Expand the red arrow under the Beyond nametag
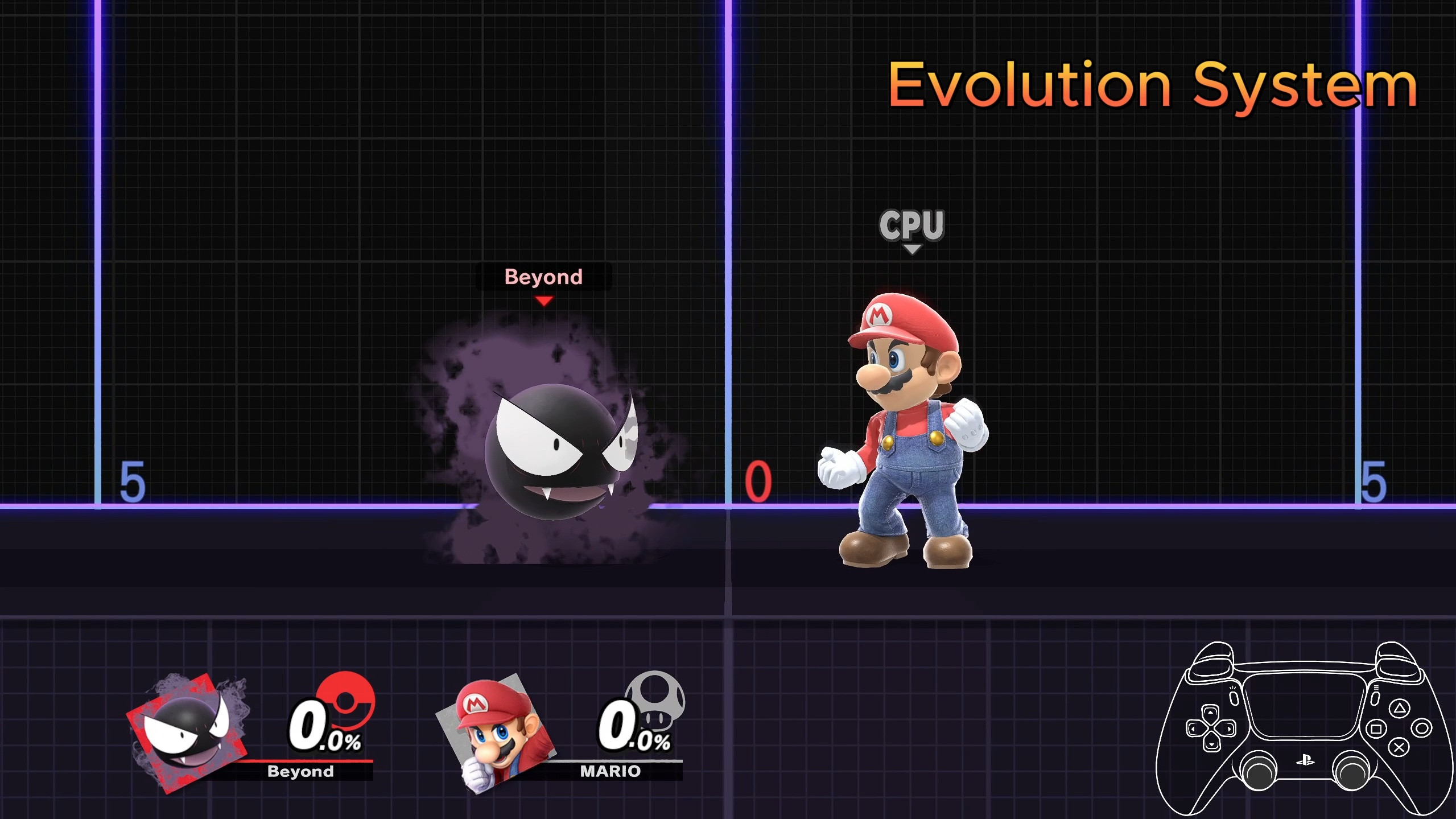The width and height of the screenshot is (1456, 819). coord(543,301)
